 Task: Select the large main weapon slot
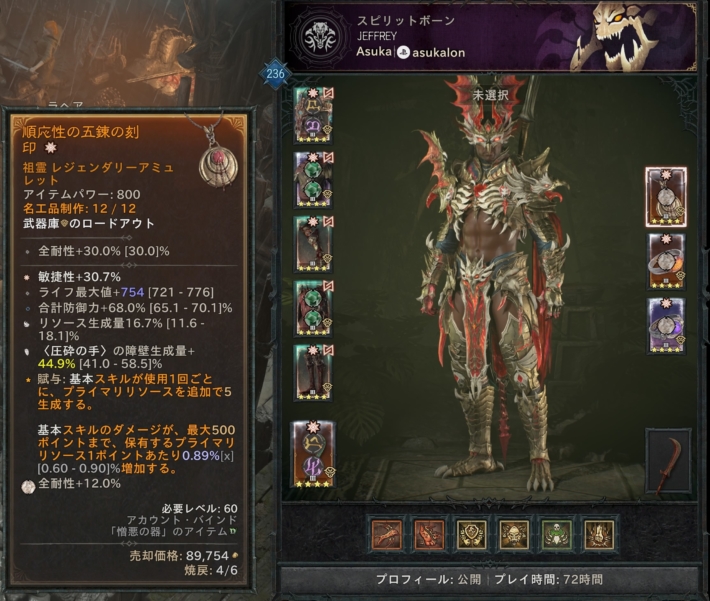tap(313, 454)
